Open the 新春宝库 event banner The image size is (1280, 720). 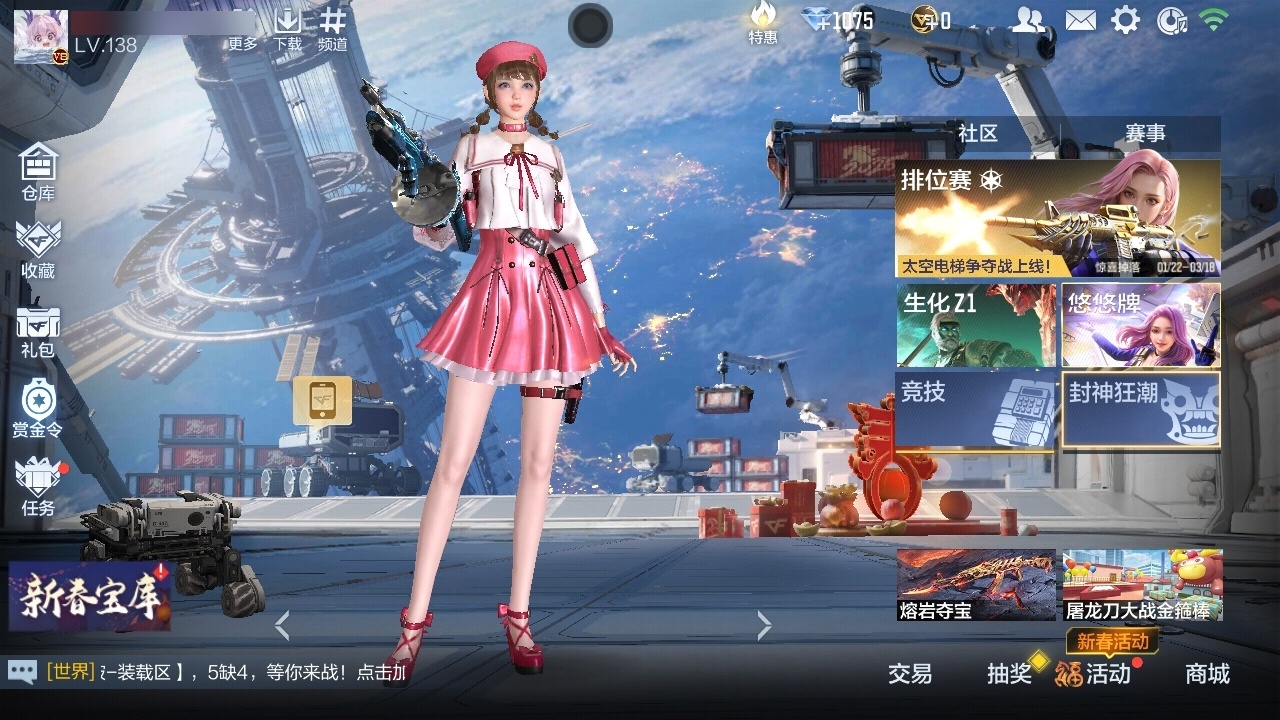point(90,597)
